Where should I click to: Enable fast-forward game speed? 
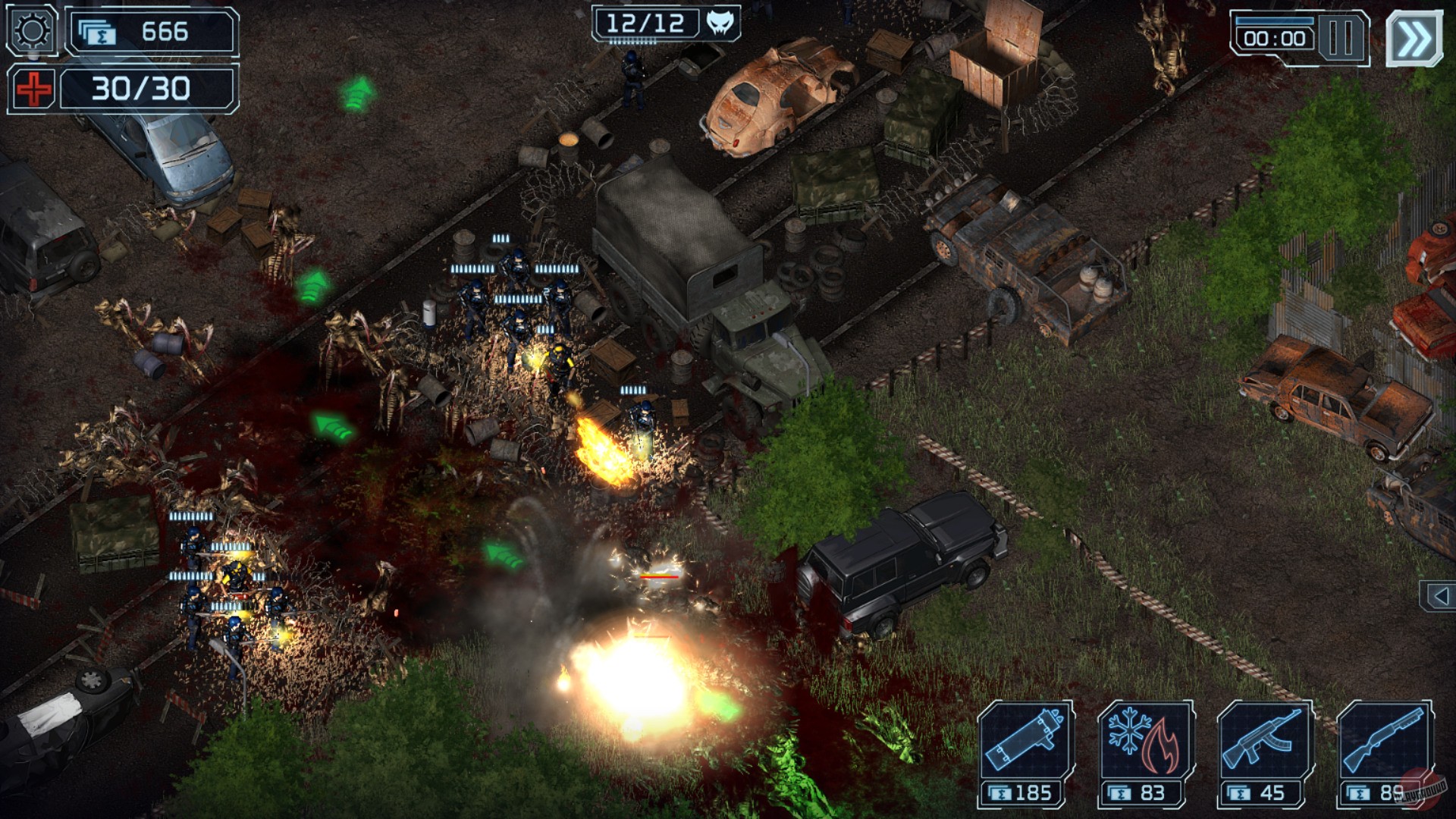pos(1415,35)
